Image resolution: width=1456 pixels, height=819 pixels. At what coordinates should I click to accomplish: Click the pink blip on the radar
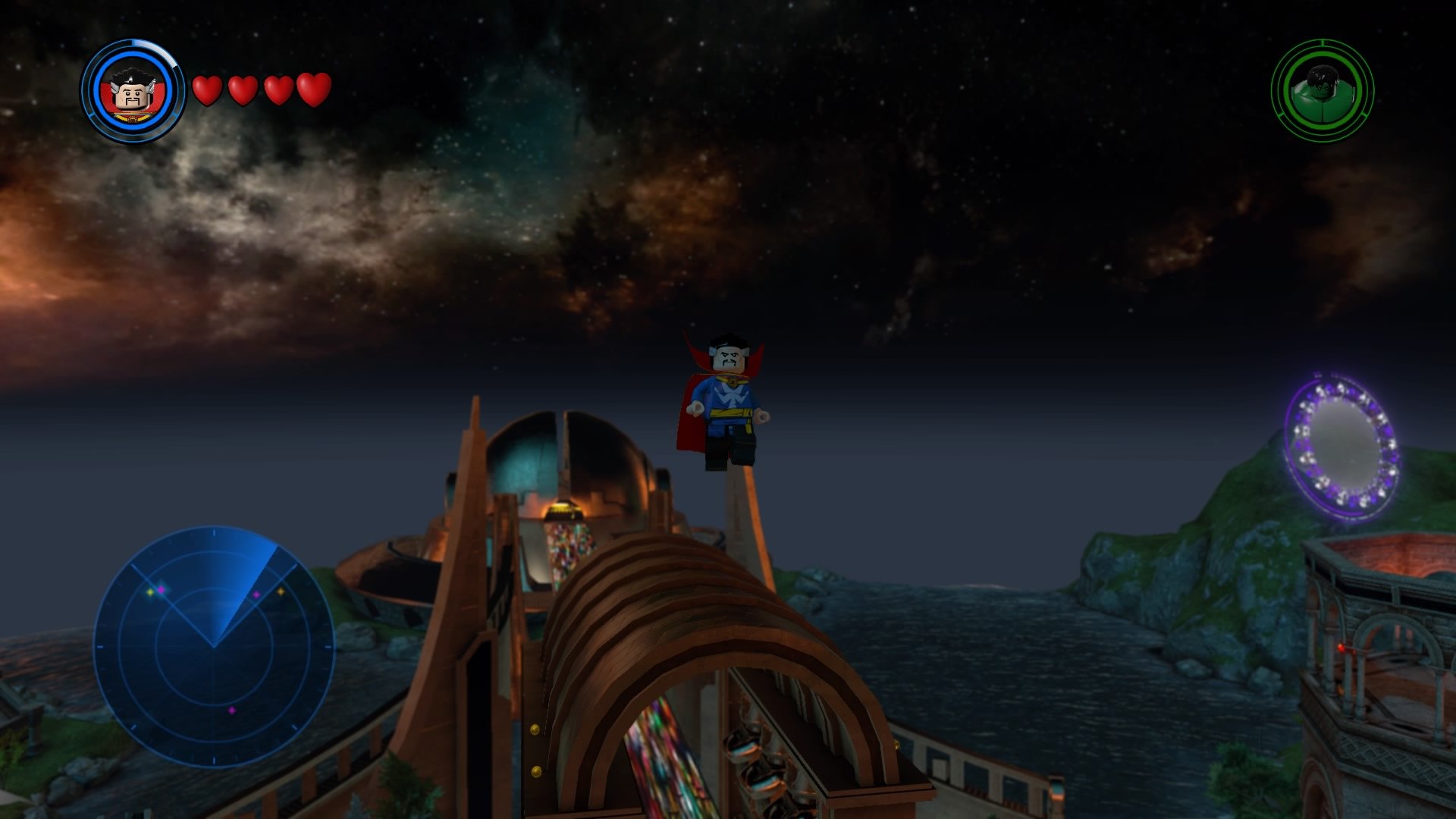coord(162,589)
